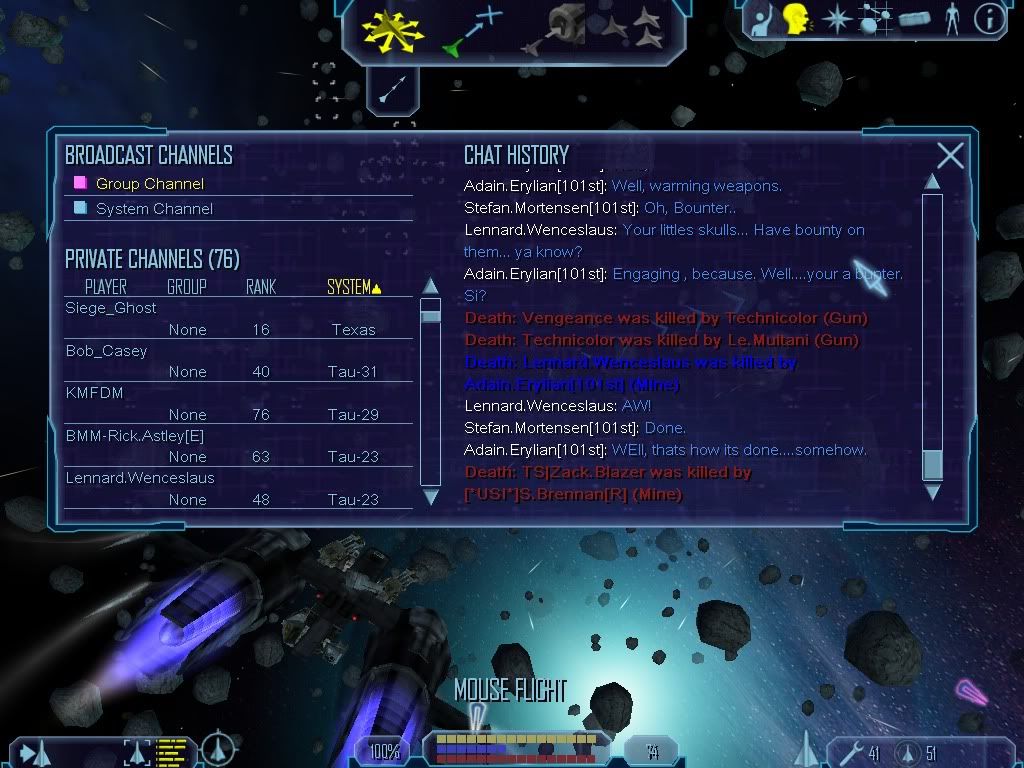Choose the Join Formation ships icon
1024x768 pixels.
click(x=632, y=29)
